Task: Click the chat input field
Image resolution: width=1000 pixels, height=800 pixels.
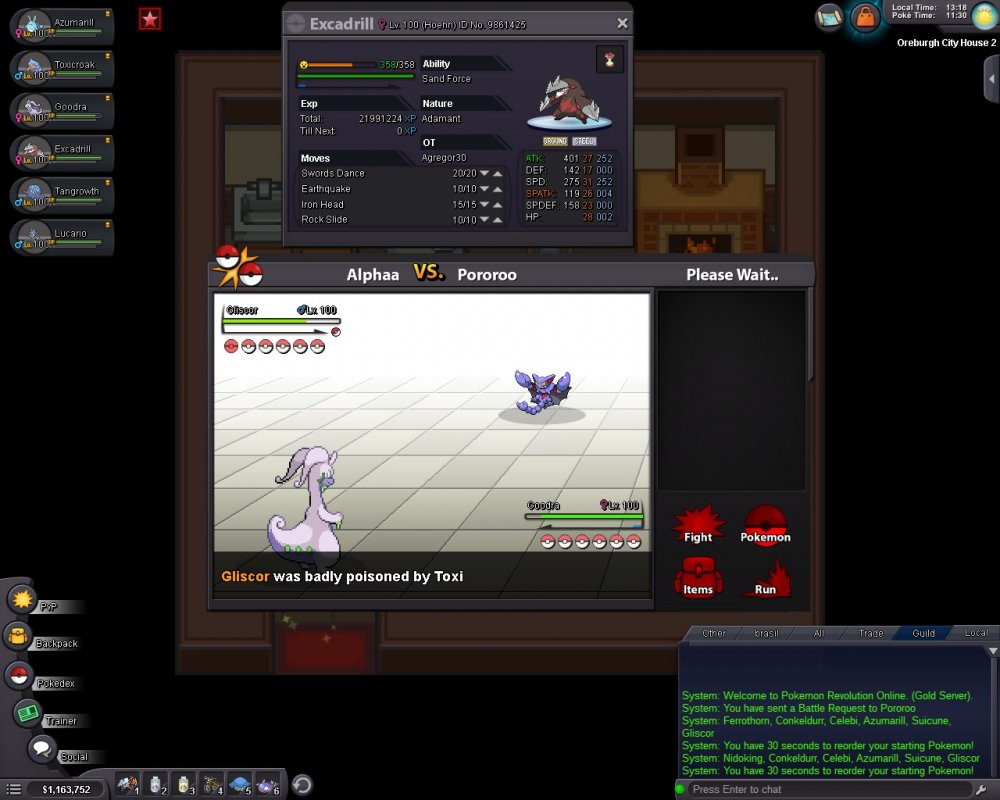Action: pos(830,789)
